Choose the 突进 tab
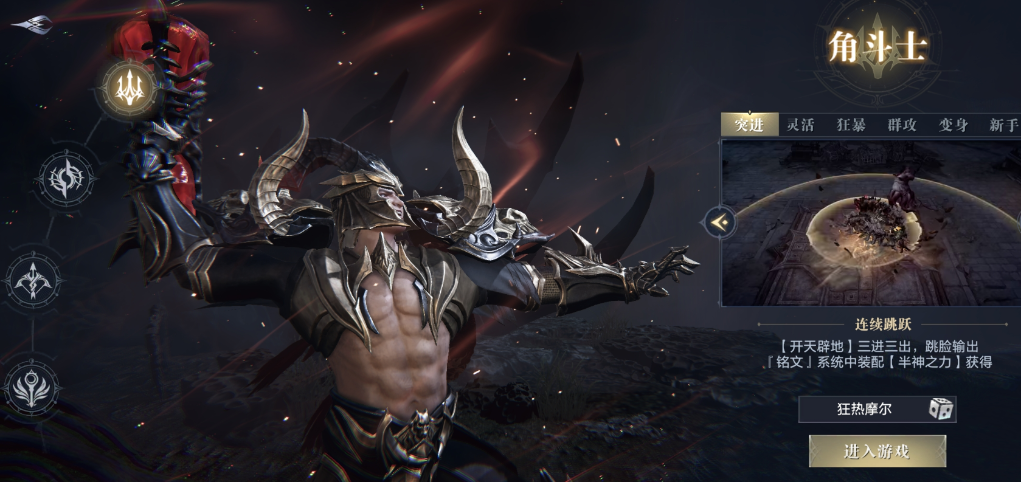This screenshot has height=482, width=1021. point(749,125)
